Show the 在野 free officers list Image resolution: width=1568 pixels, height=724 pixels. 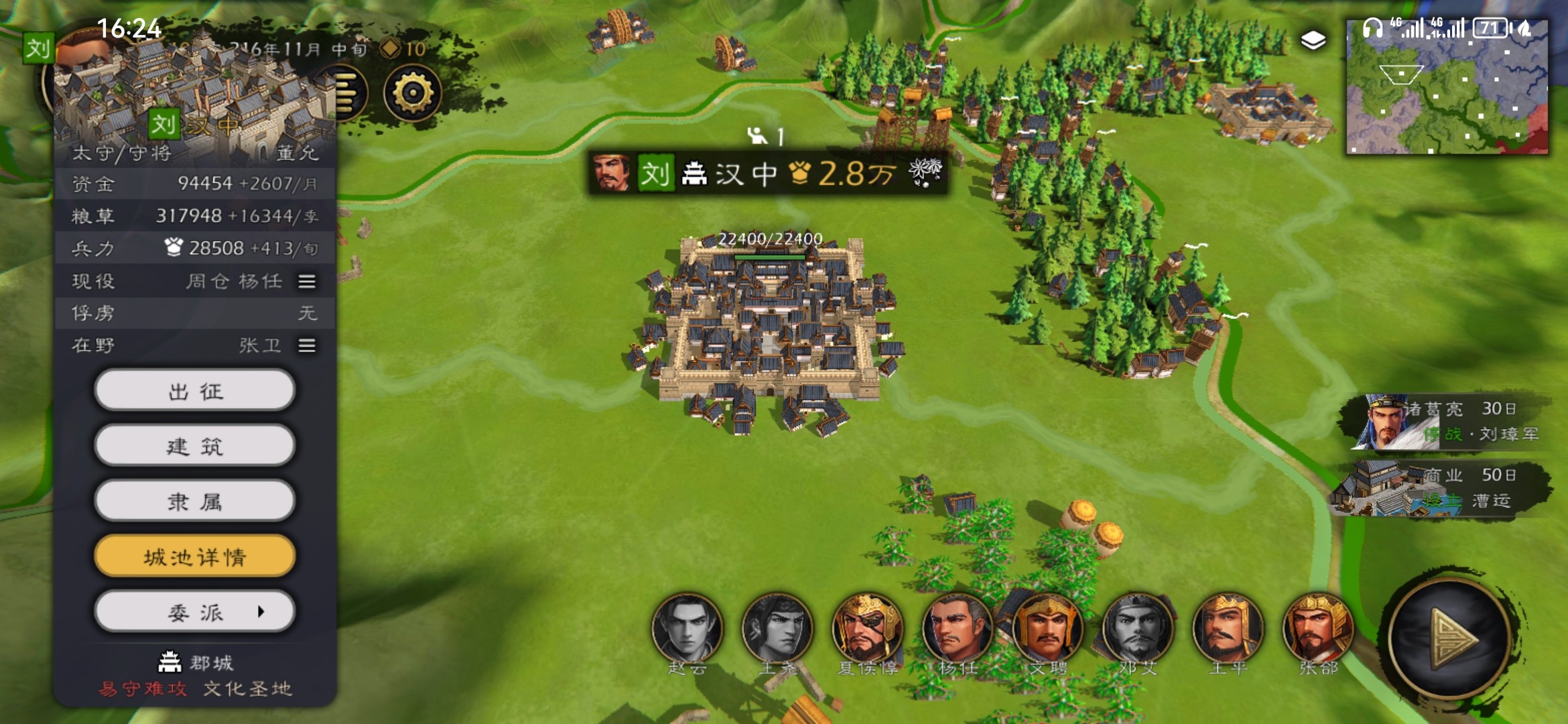coord(307,345)
